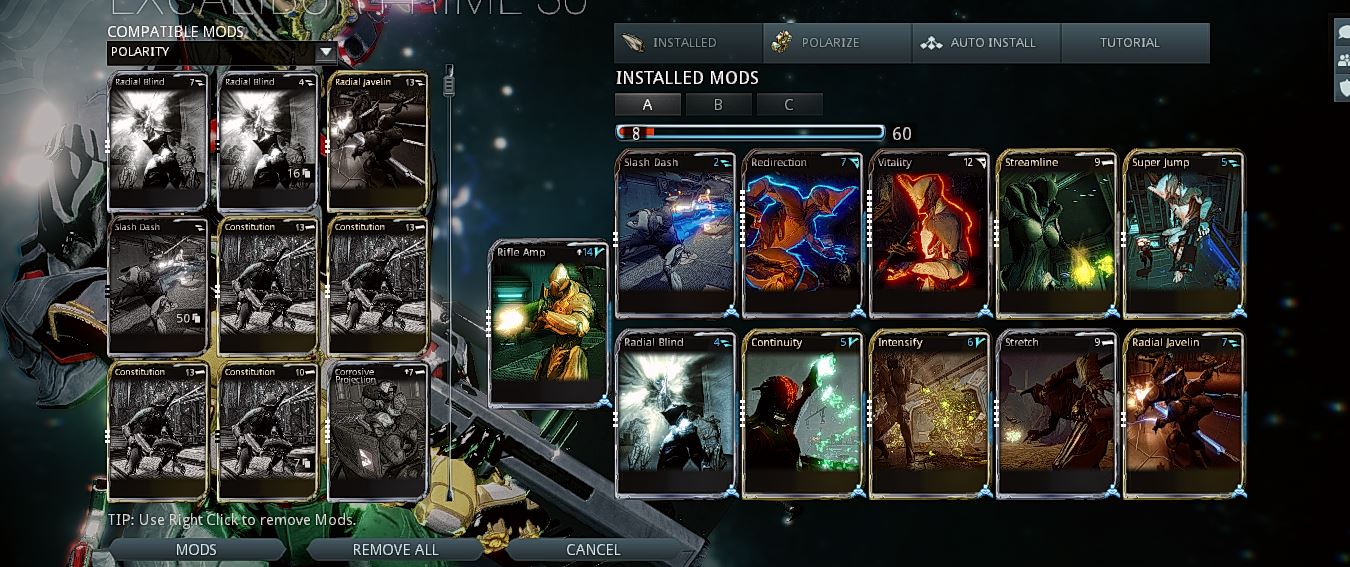Open the Mods button
This screenshot has height=567, width=1350.
click(x=196, y=549)
